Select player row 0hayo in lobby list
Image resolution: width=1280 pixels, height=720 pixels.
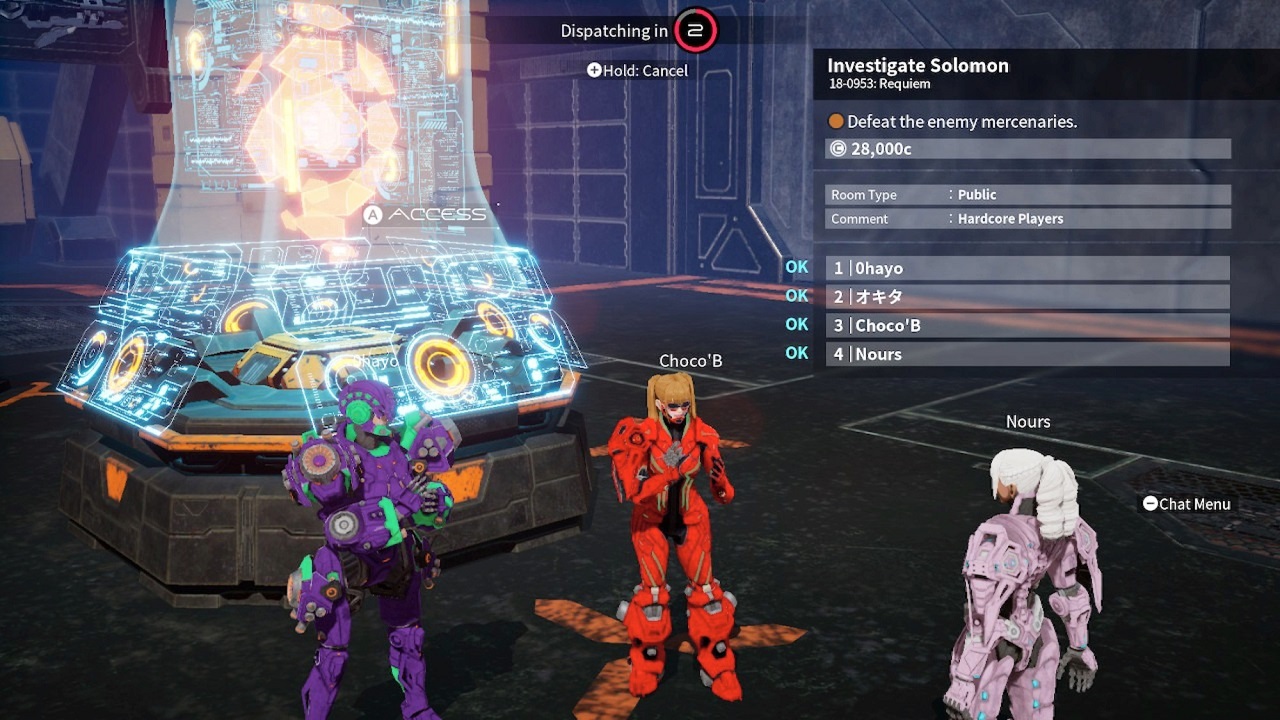(x=1027, y=268)
